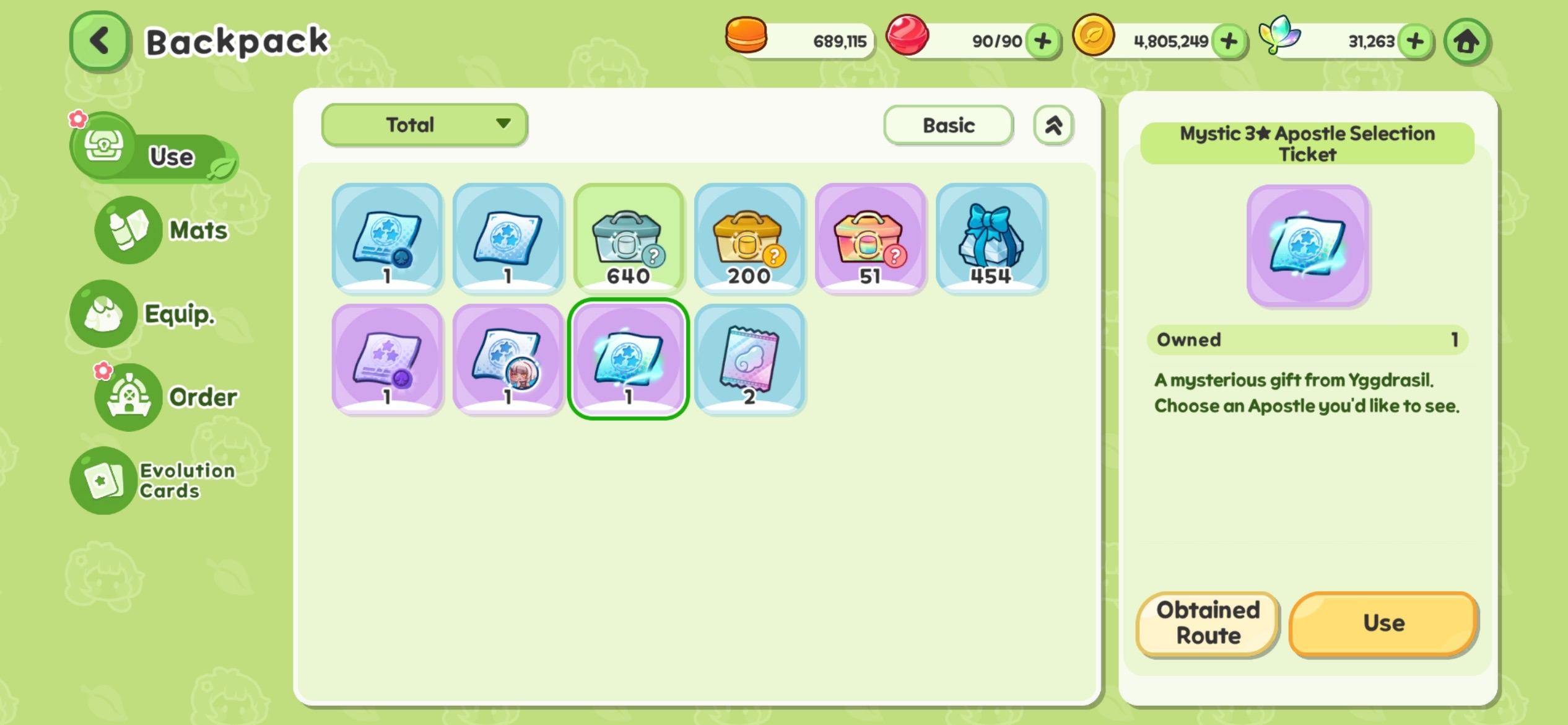Collapse the item list with the chevron button
Viewport: 1568px width, 725px height.
click(x=1053, y=125)
